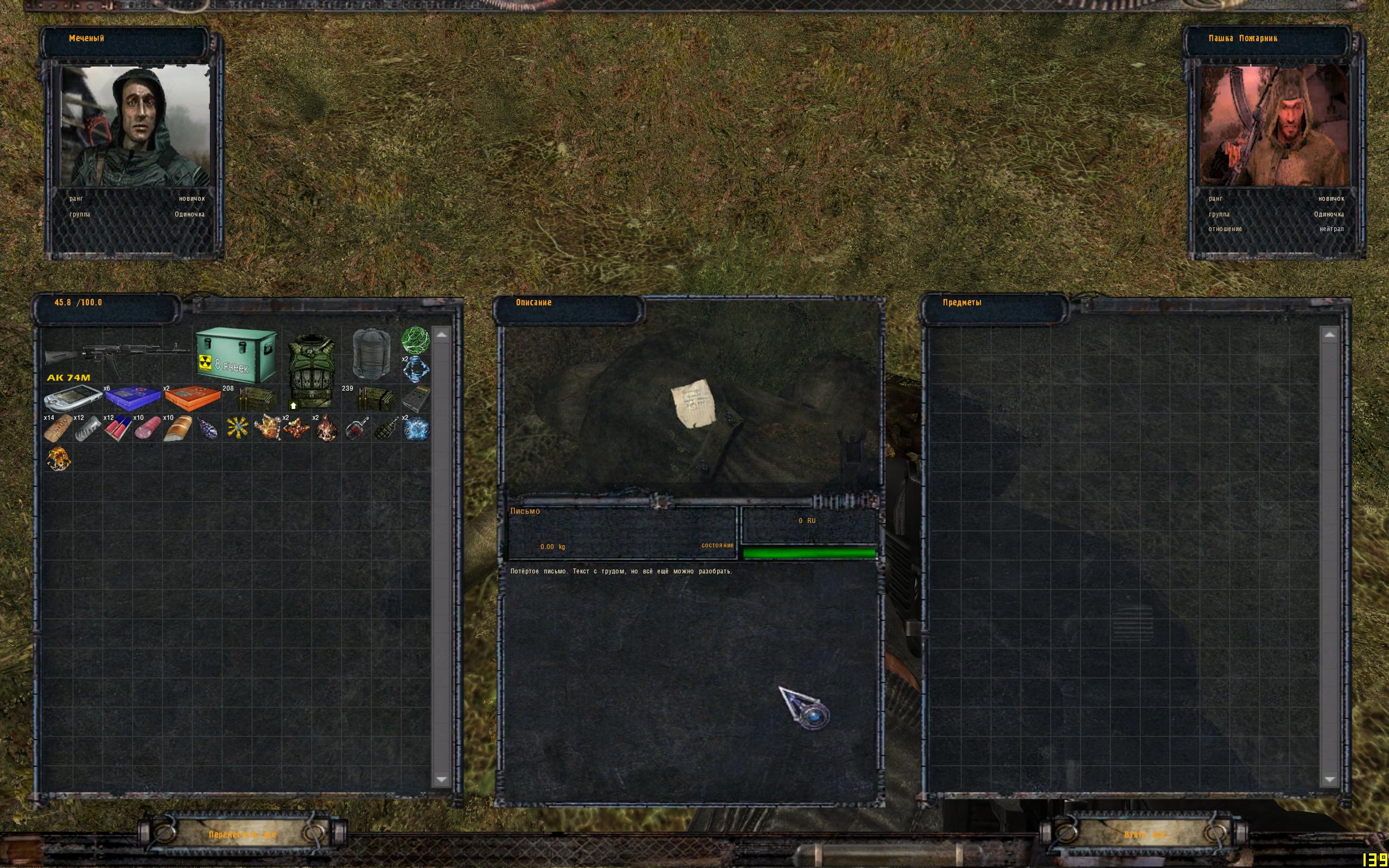Select the orange medkit stack
This screenshot has height=868, width=1389.
[x=192, y=398]
